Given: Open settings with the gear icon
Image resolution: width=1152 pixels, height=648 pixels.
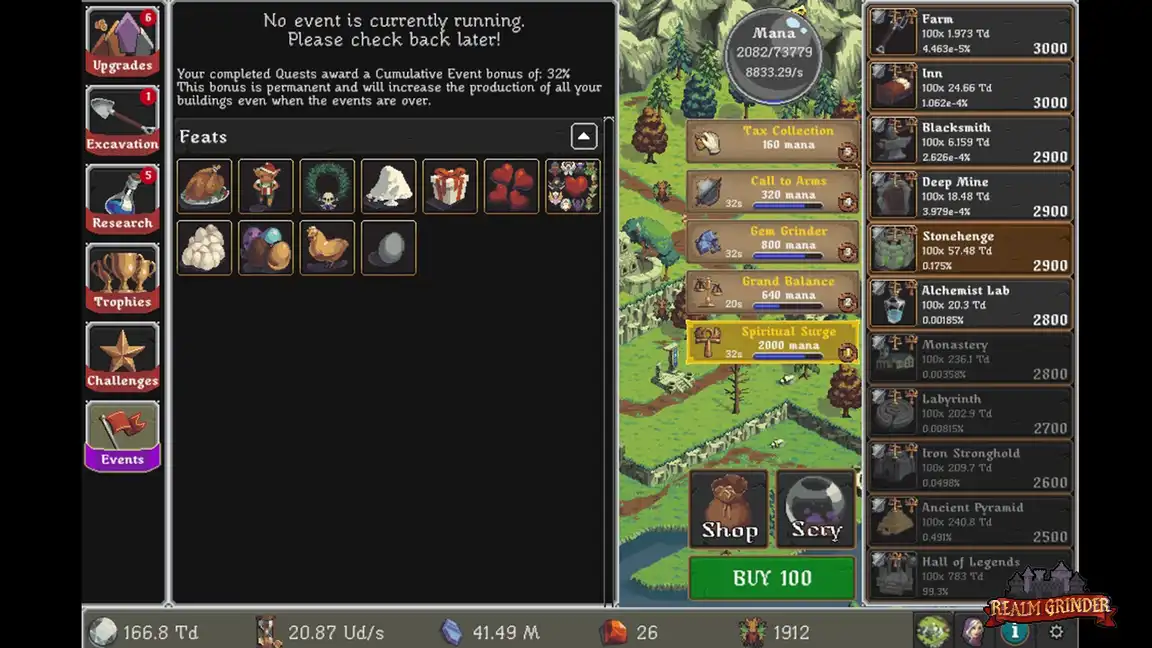Looking at the screenshot, I should pos(1056,632).
